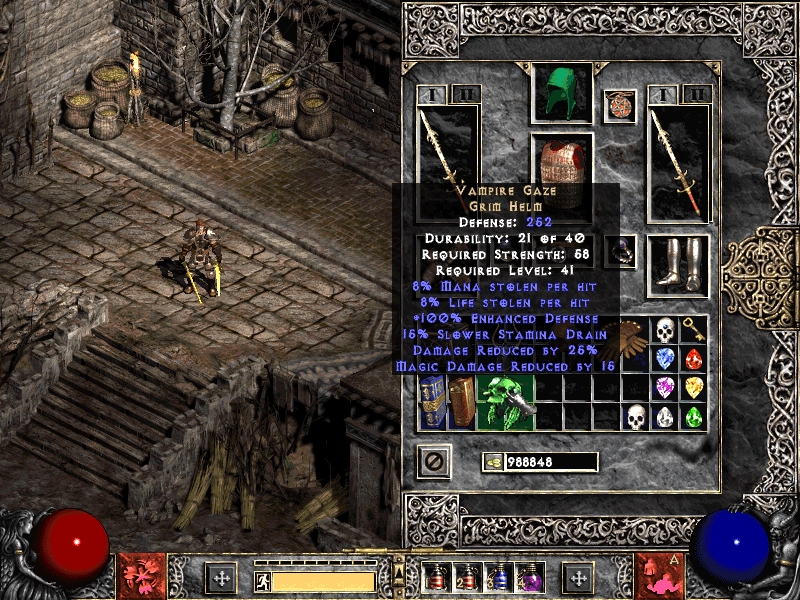
Task: Pick up the yellow topaz gem
Action: click(692, 388)
